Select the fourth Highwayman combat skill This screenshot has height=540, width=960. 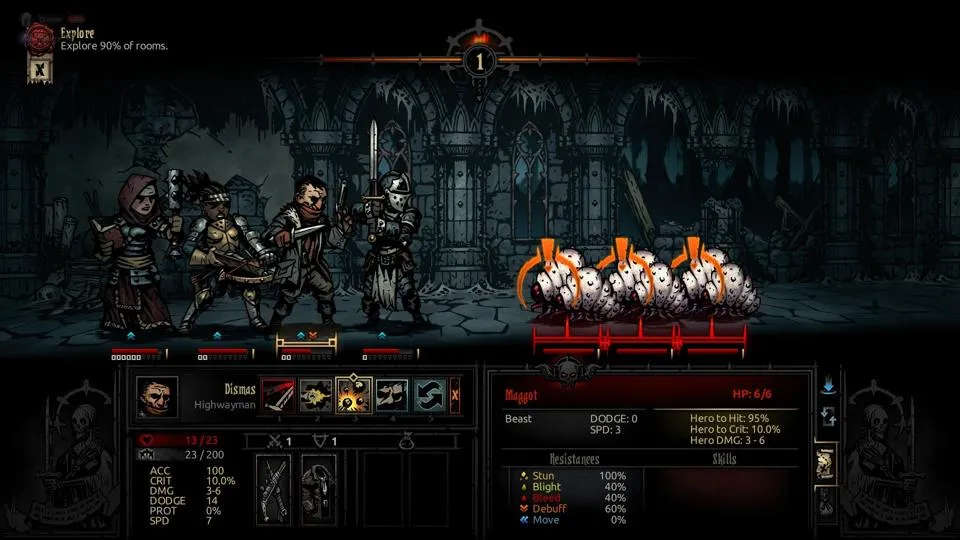392,394
